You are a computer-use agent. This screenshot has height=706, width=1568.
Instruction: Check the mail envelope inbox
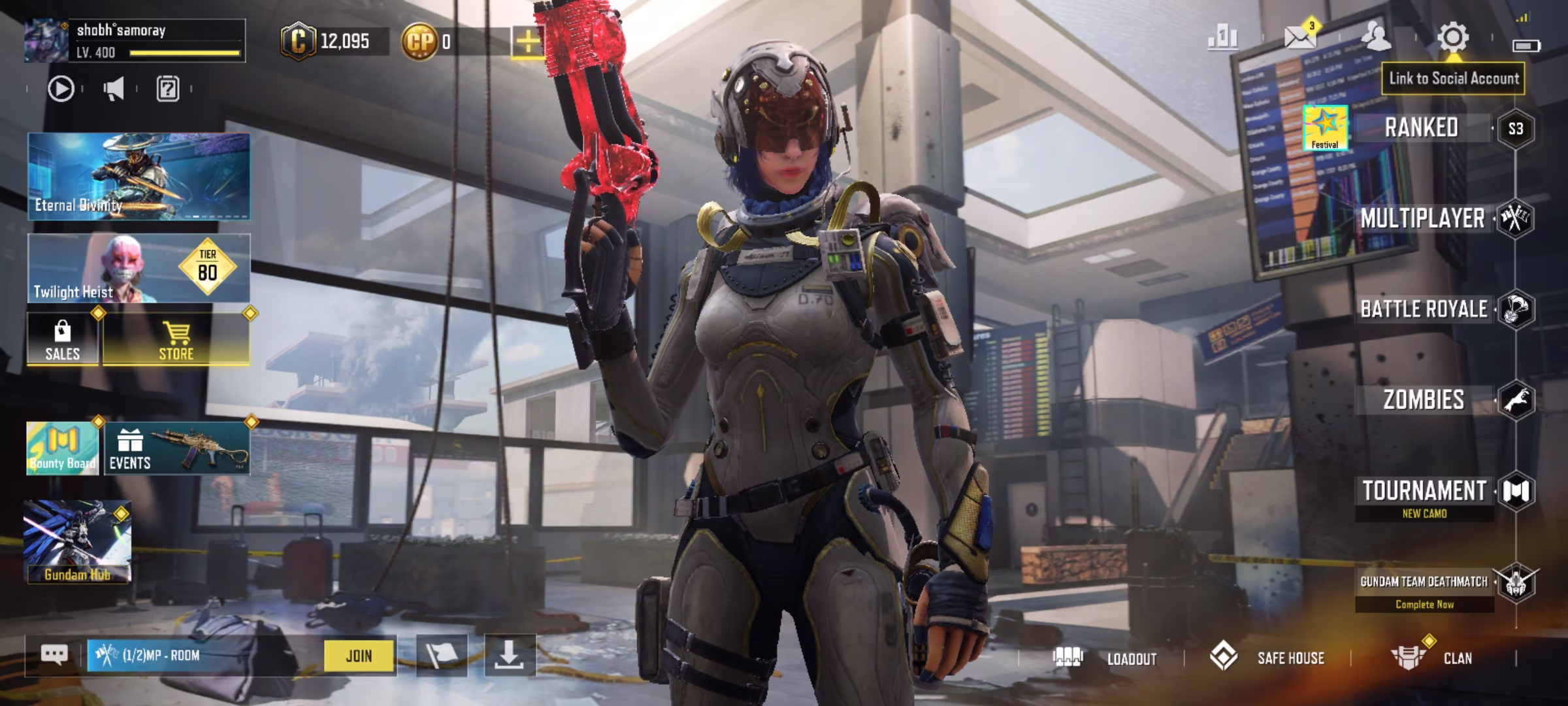(x=1299, y=37)
